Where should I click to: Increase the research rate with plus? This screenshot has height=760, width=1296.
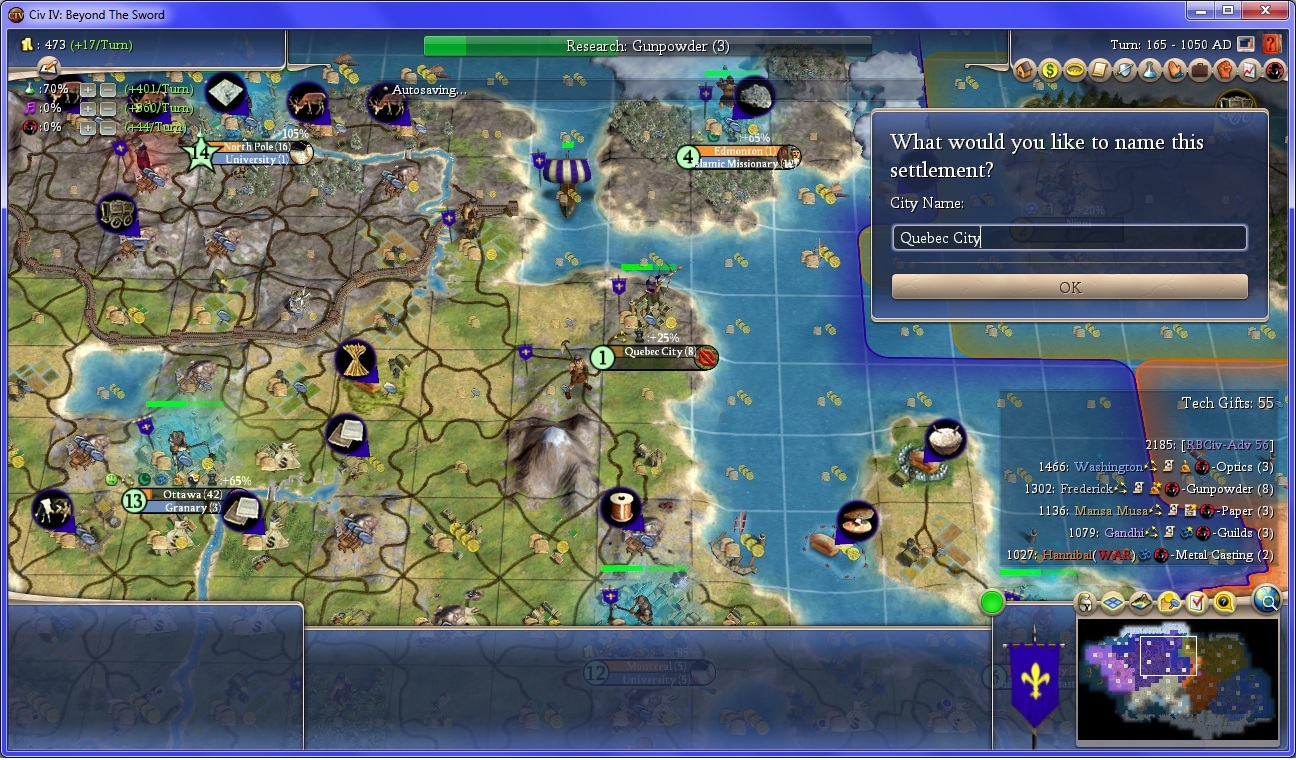(x=88, y=89)
